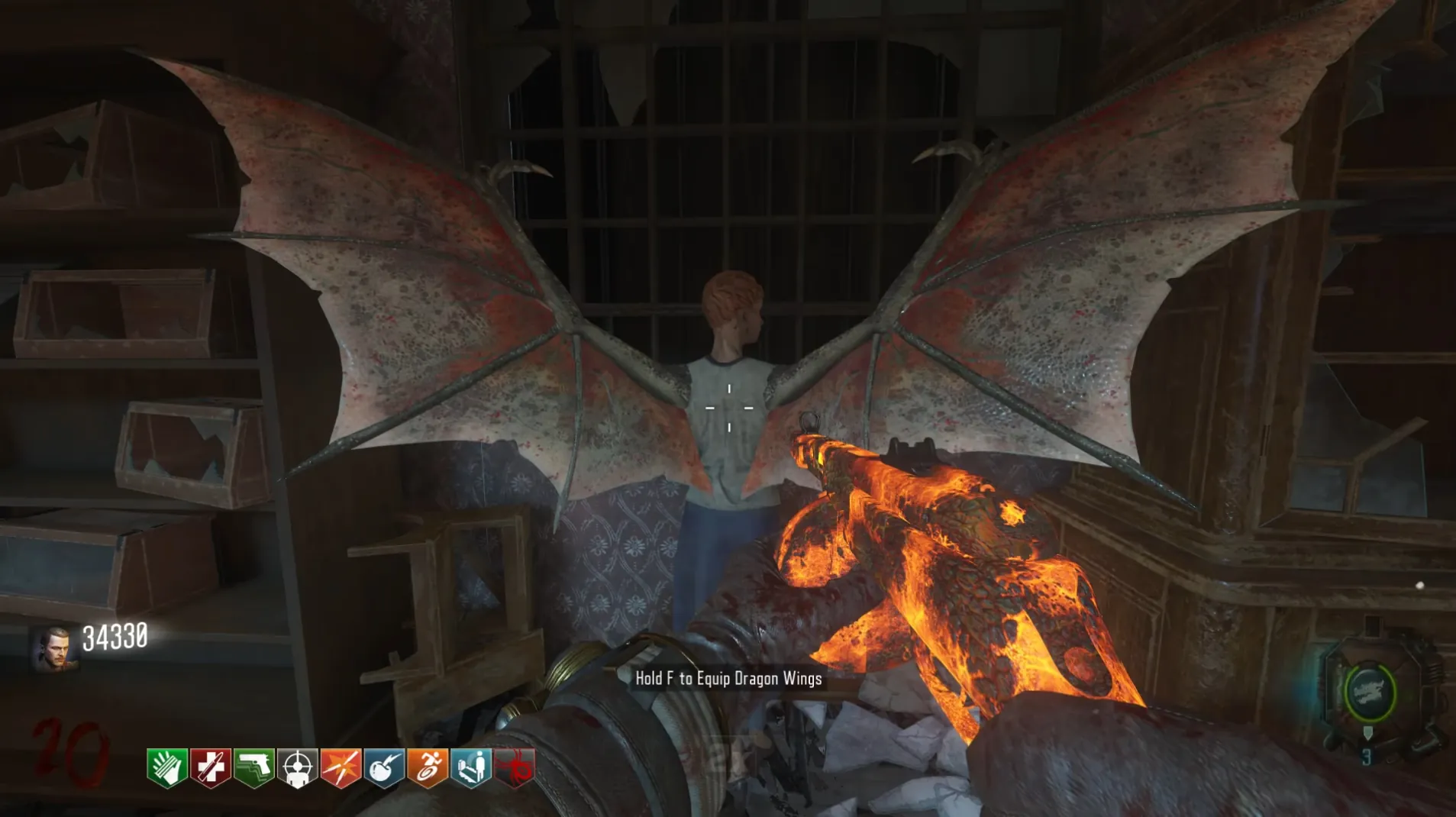Viewport: 1456px width, 817px height.
Task: Click the player character portrait
Action: [x=54, y=649]
